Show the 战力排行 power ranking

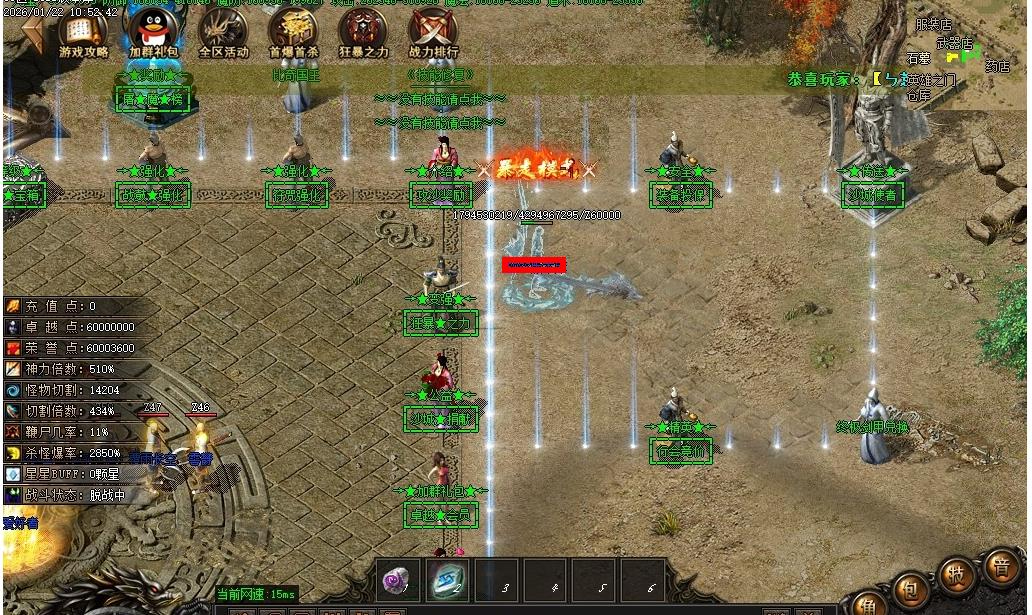click(433, 33)
